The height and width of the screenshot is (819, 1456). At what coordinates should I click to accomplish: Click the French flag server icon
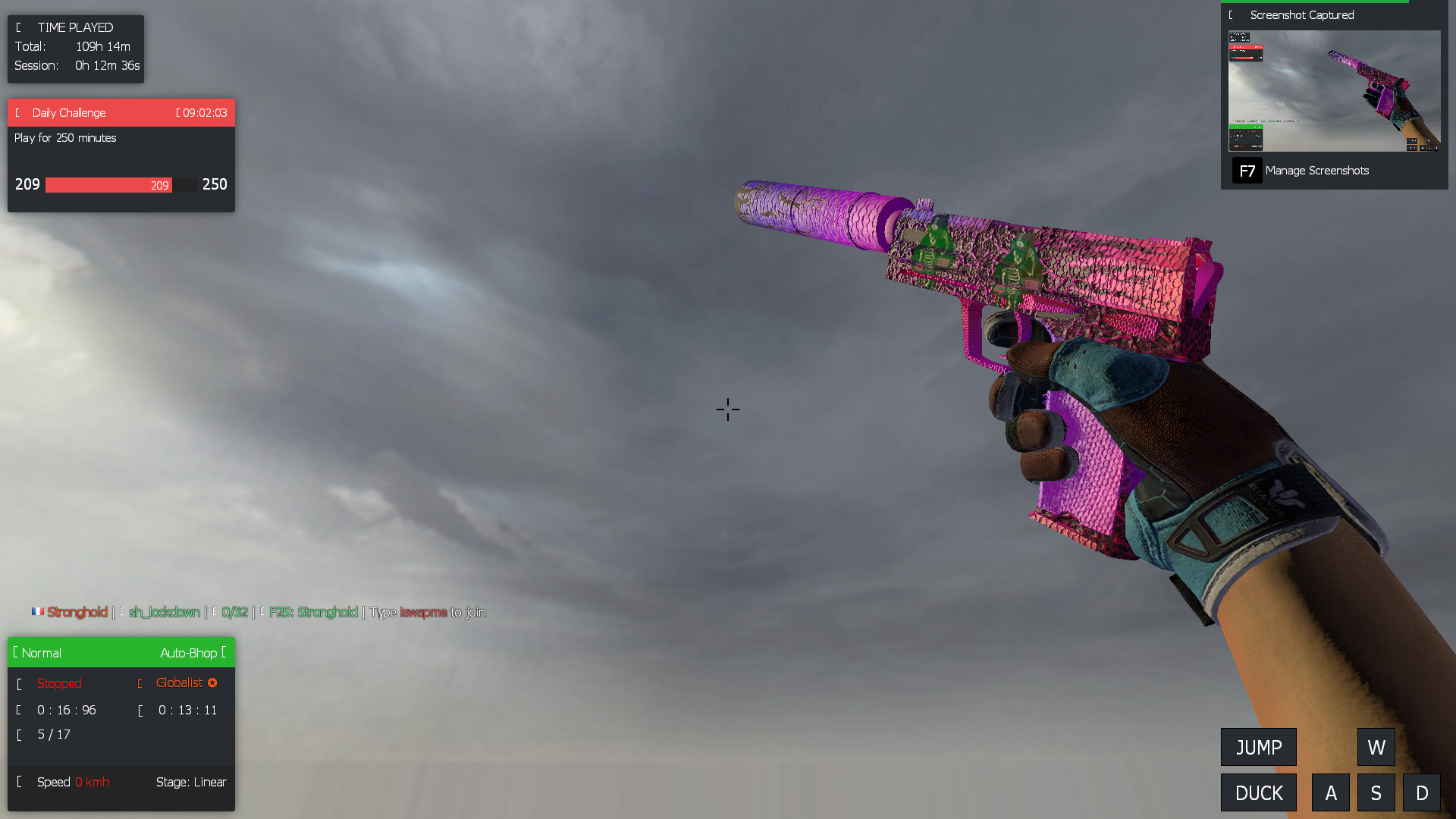coord(38,612)
